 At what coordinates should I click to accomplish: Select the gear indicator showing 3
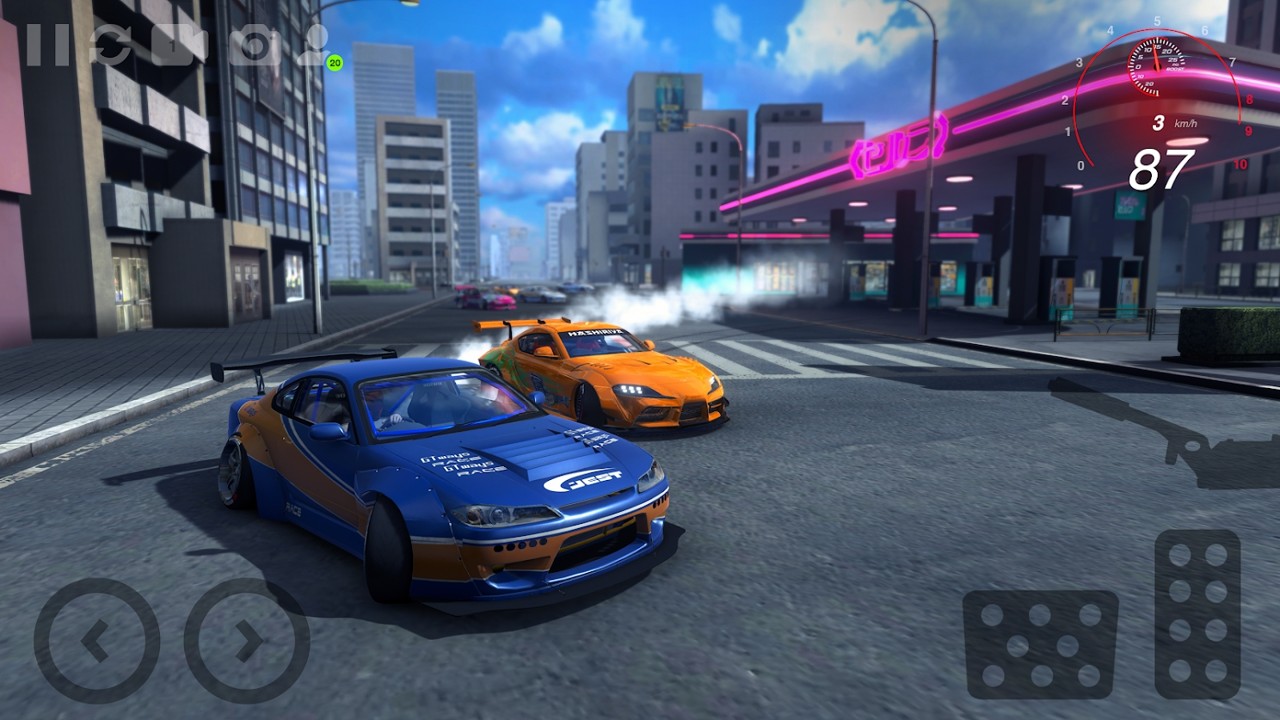[1158, 121]
